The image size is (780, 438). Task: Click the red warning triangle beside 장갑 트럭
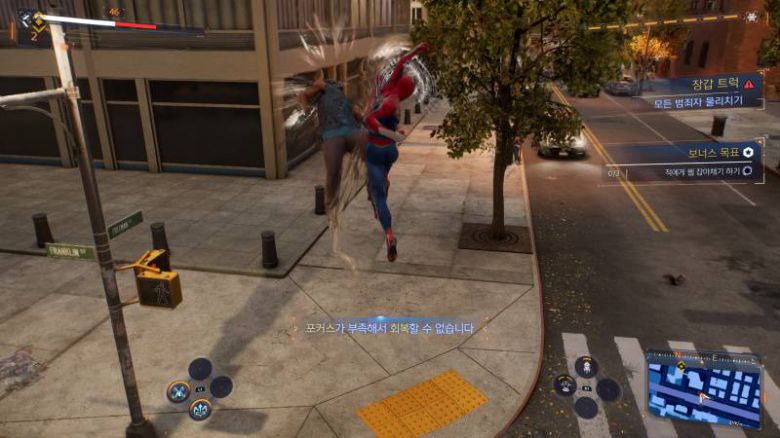click(748, 85)
